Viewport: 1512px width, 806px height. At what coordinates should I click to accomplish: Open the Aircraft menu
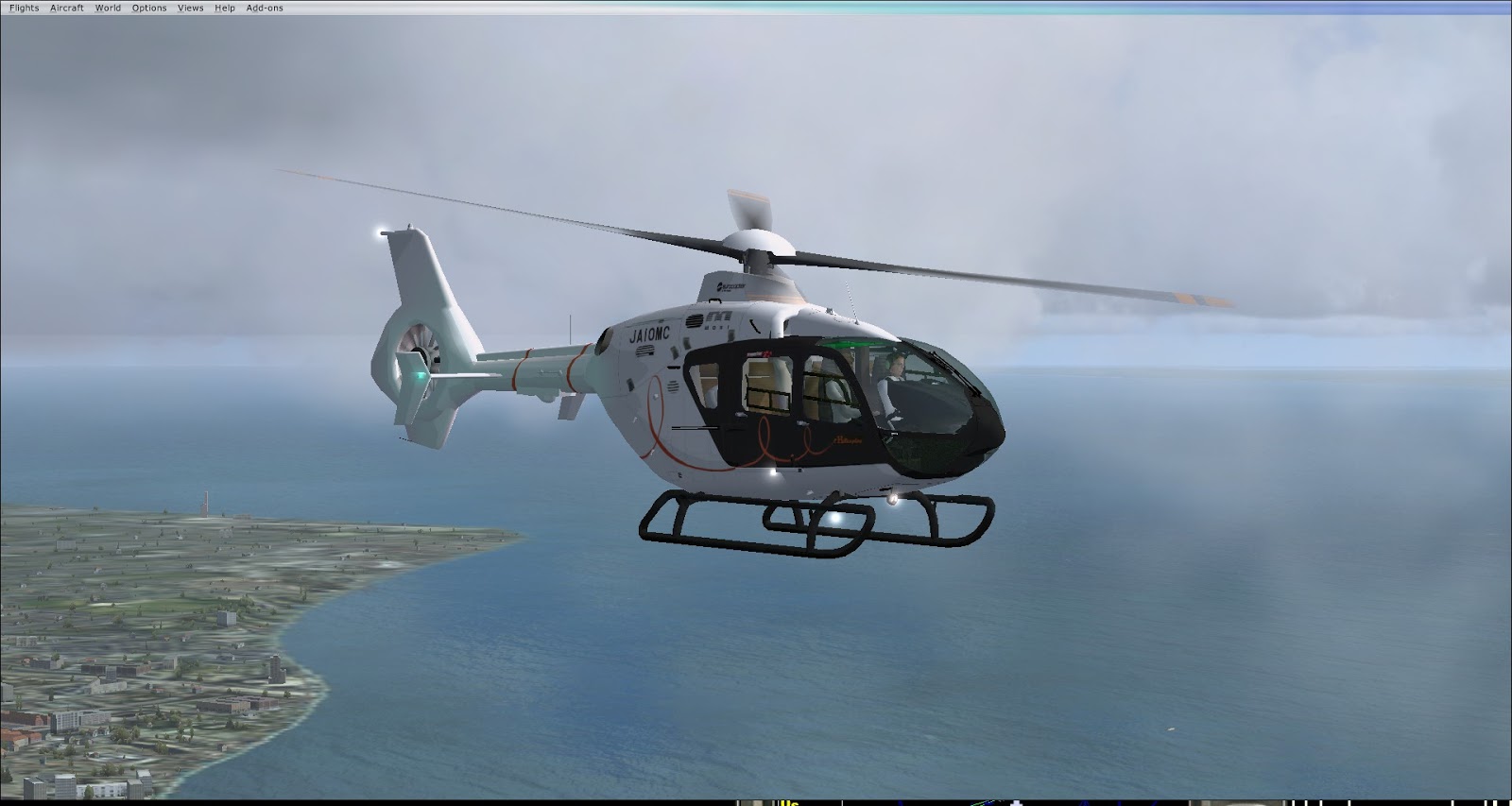[x=67, y=8]
